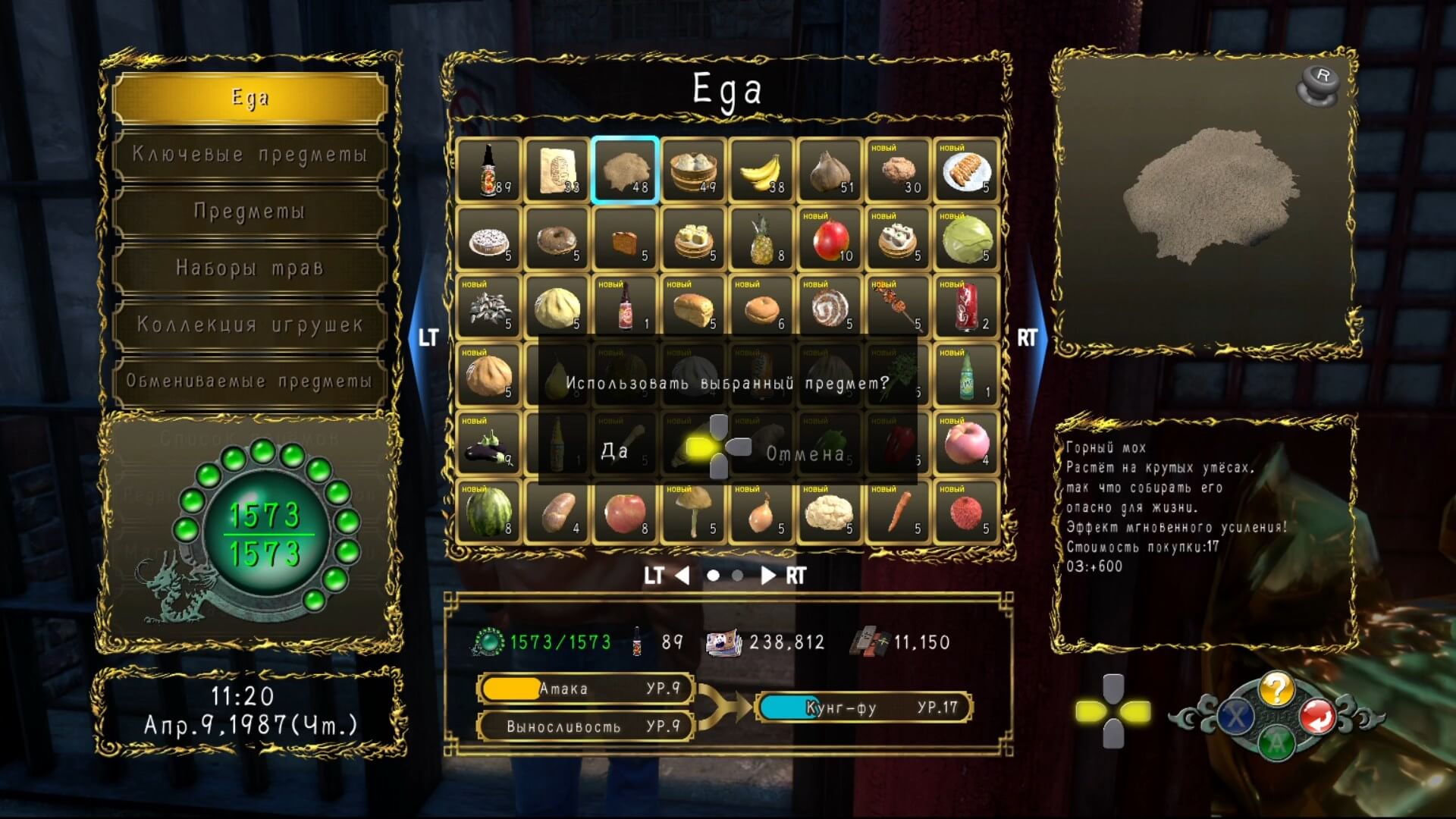Screen dimensions: 1456x819
Task: Select the Еда category tab
Action: click(x=249, y=98)
